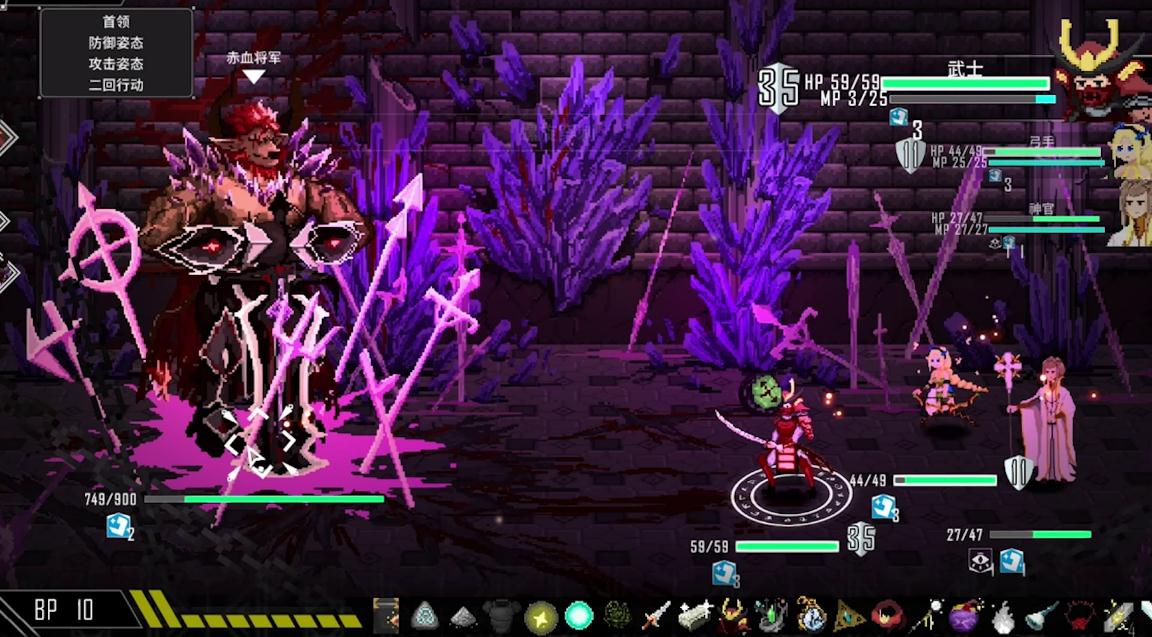Select the green crystal icon
The width and height of the screenshot is (1152, 637).
771,615
